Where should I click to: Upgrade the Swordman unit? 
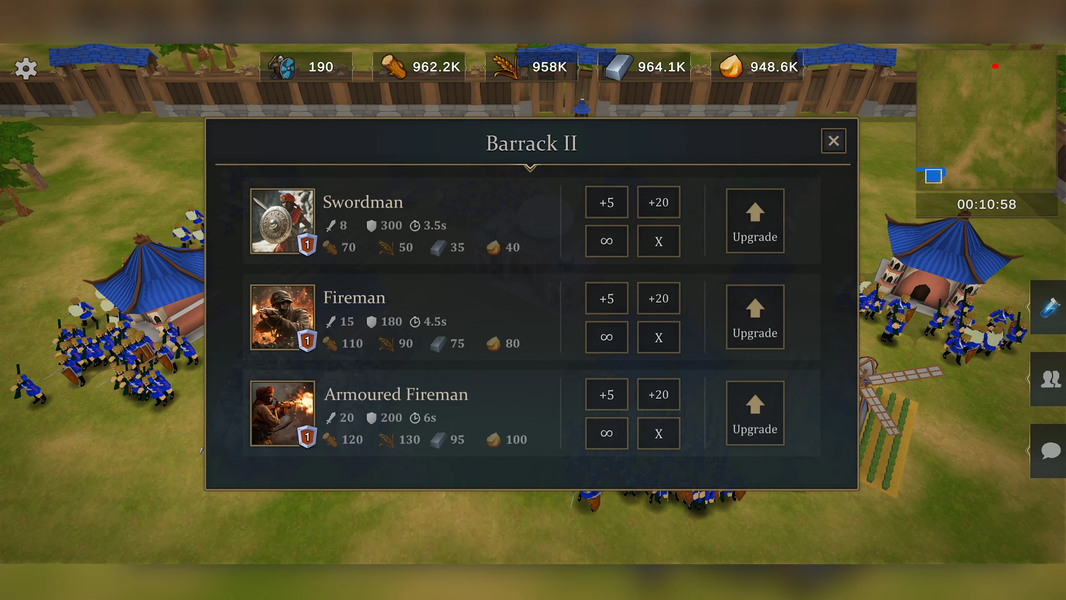755,221
